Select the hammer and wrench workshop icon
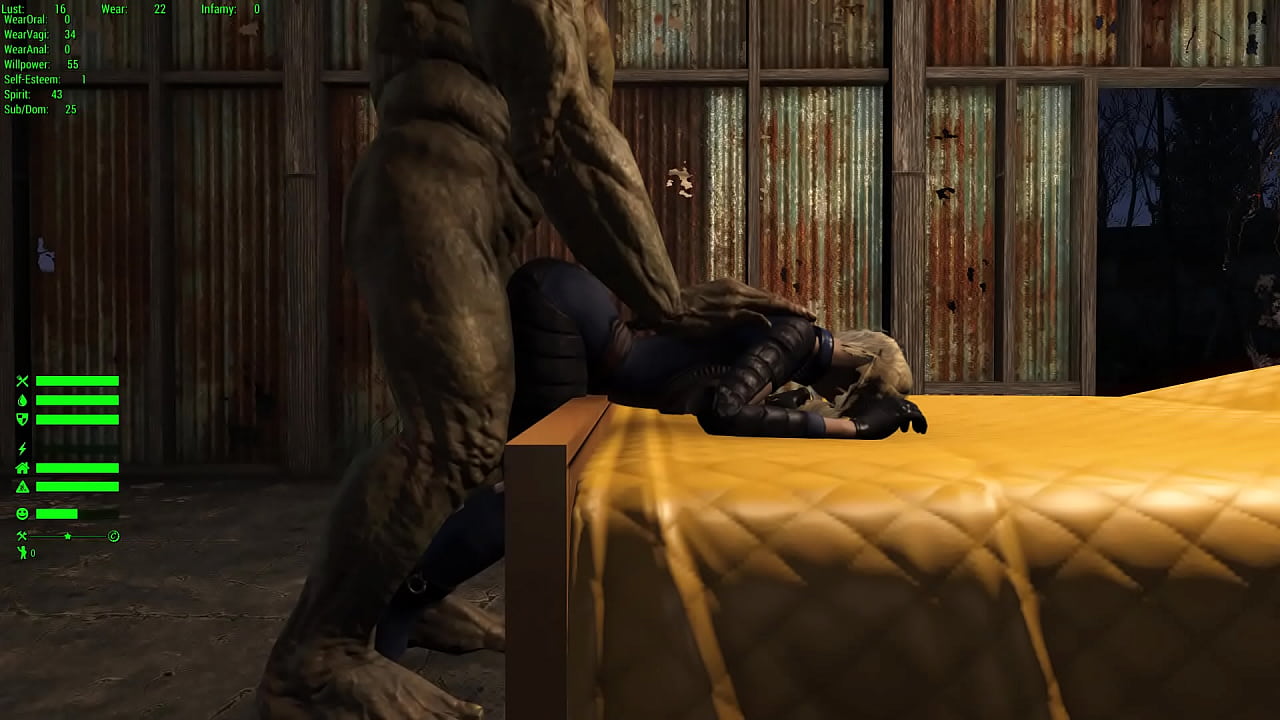The image size is (1280, 720). click(21, 534)
